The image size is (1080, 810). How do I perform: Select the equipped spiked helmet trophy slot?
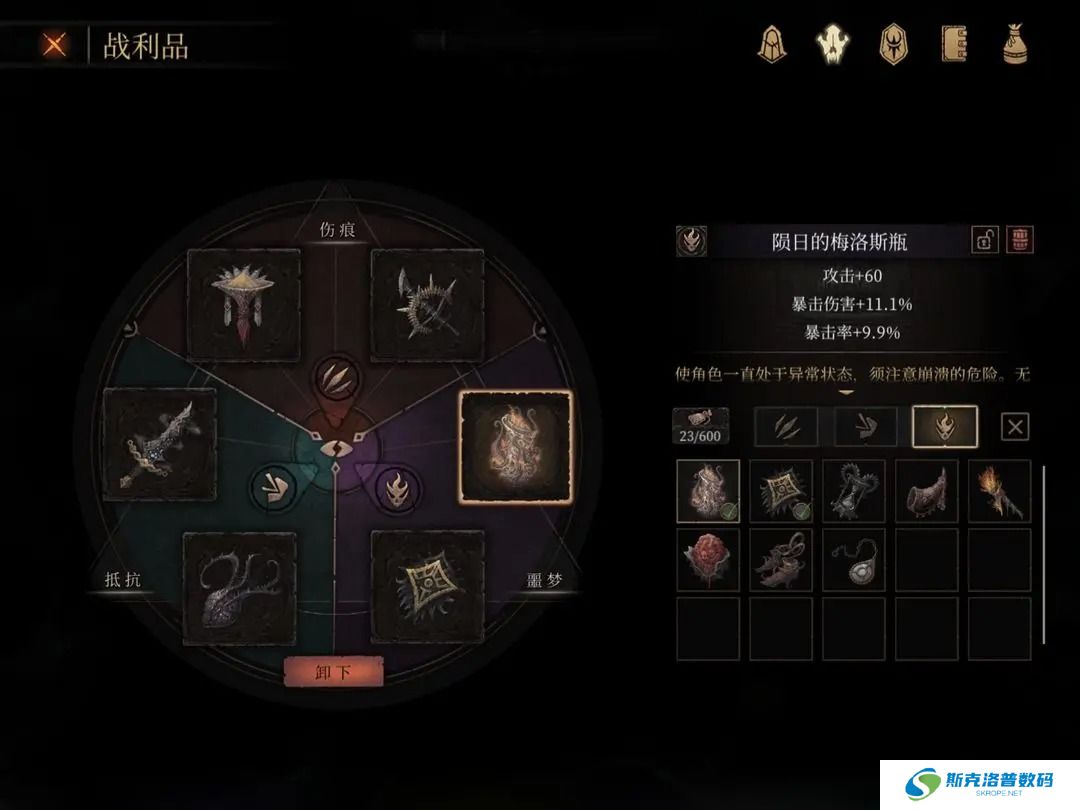pyautogui.click(x=244, y=305)
